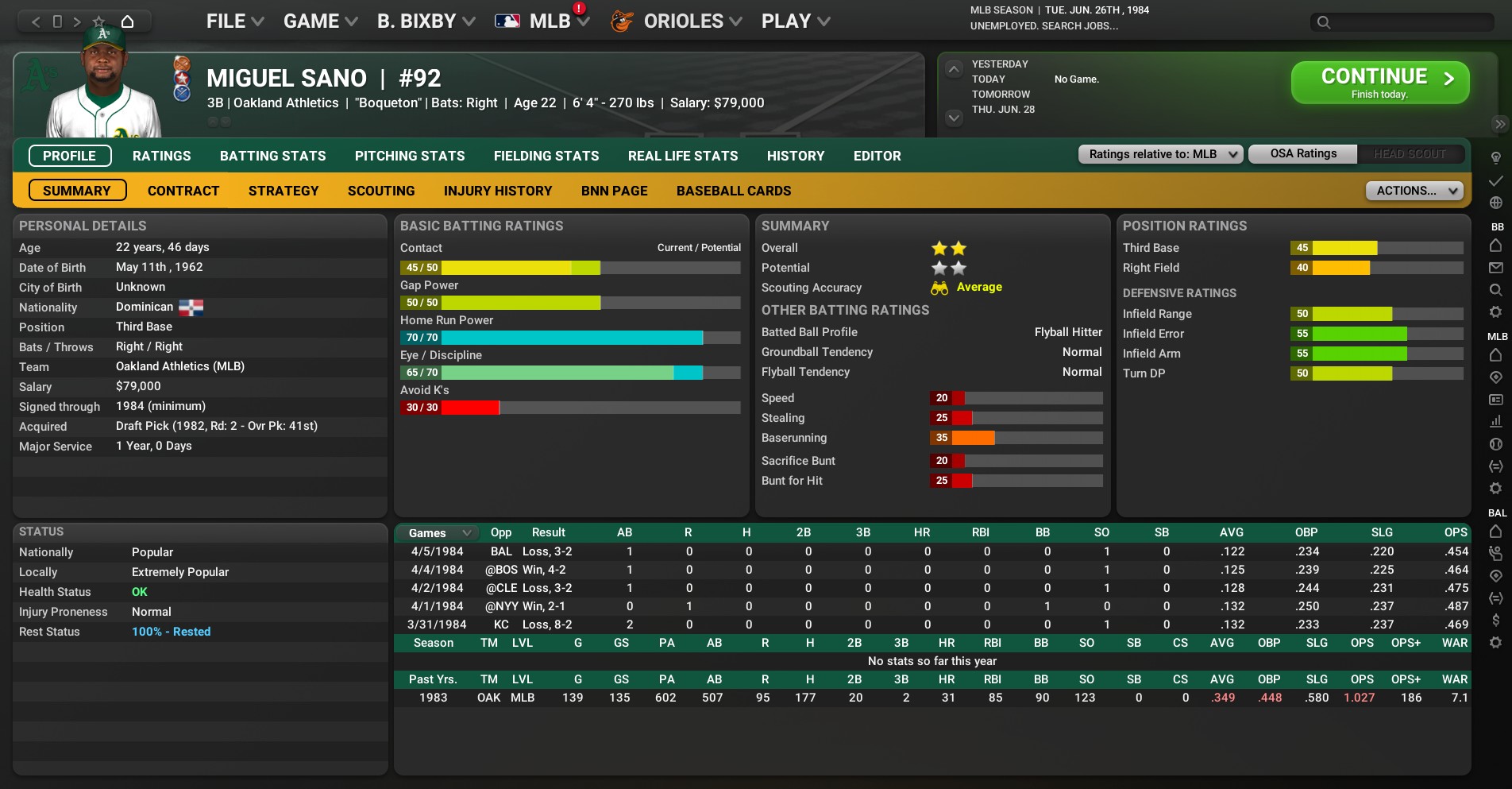Open the player EDITOR tab
Viewport: 1512px width, 789px height.
point(877,156)
